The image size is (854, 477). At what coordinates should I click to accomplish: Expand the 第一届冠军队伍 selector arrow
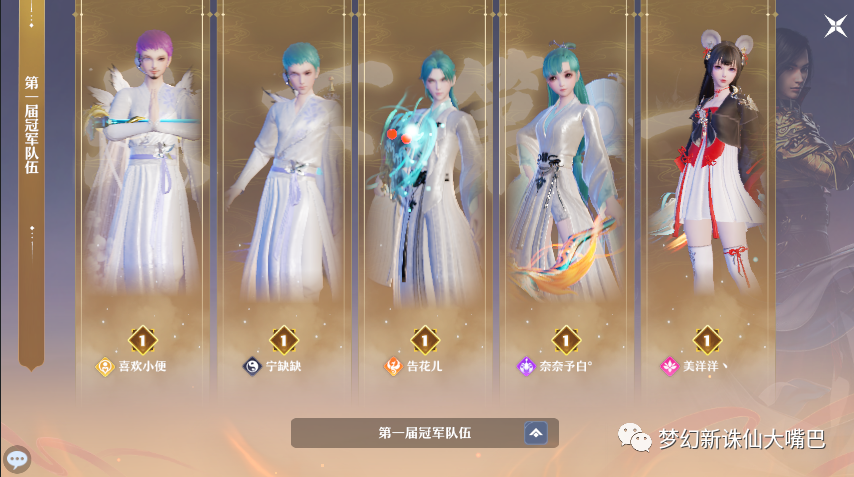(536, 433)
